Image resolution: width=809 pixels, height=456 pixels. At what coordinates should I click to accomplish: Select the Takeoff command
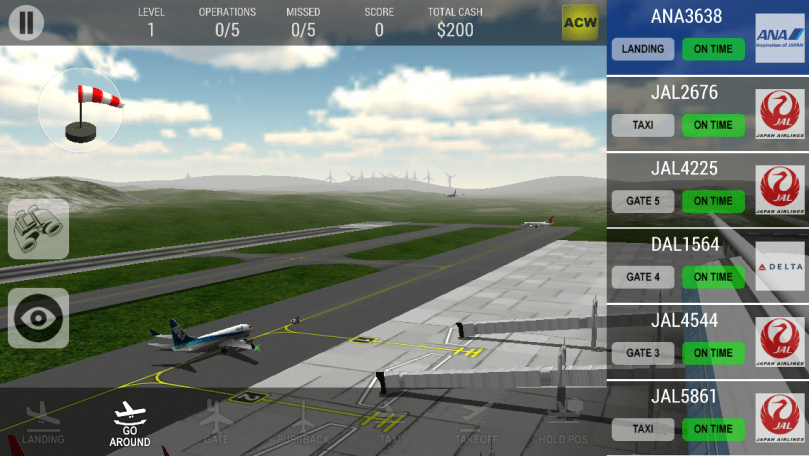click(475, 424)
